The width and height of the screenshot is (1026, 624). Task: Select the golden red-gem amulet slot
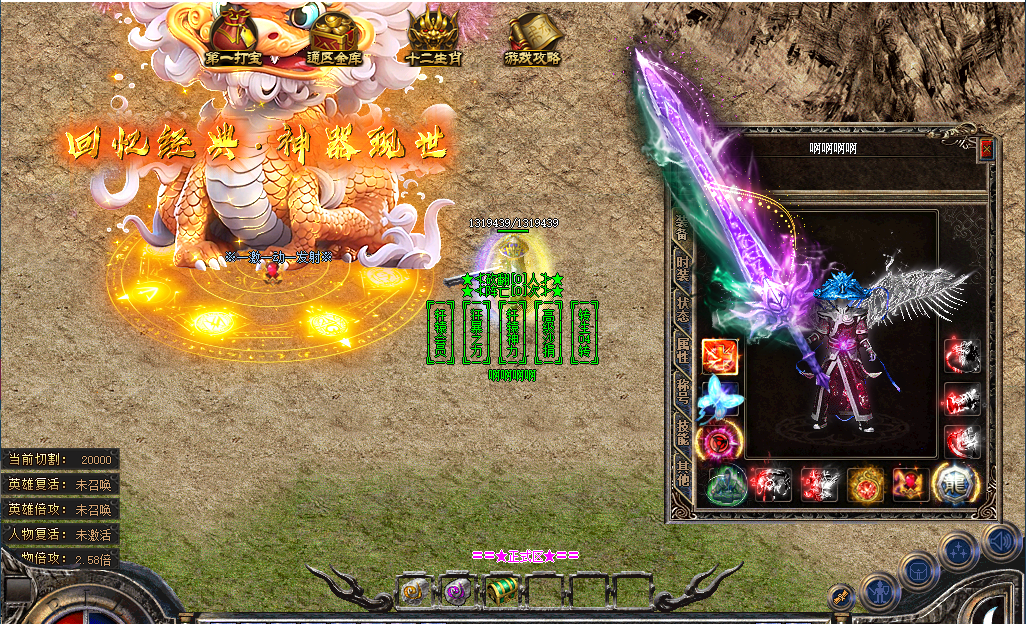pos(864,485)
